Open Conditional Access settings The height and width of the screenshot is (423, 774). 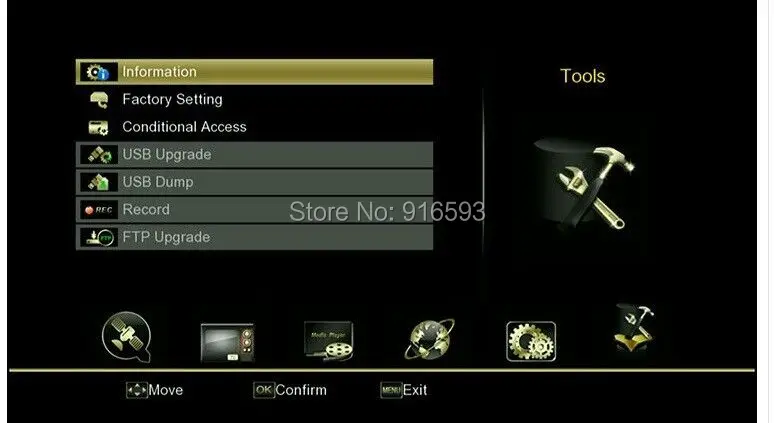click(254, 127)
